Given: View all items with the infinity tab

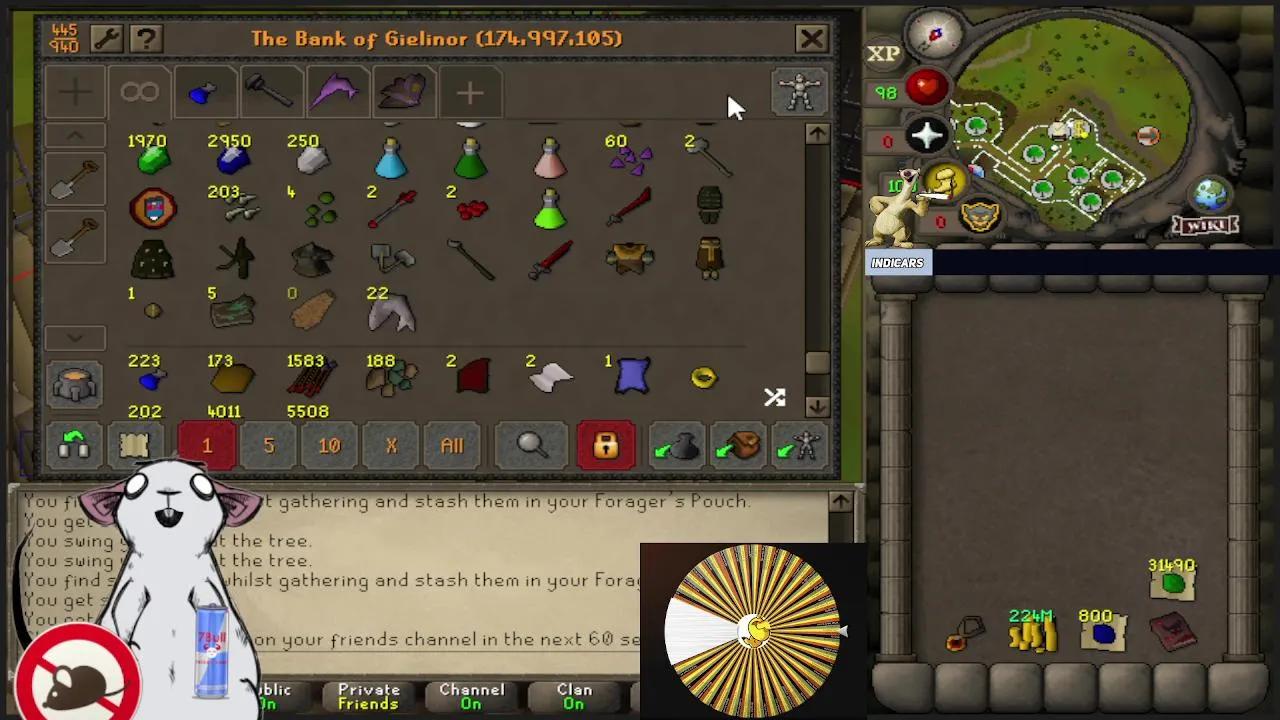Looking at the screenshot, I should (140, 92).
